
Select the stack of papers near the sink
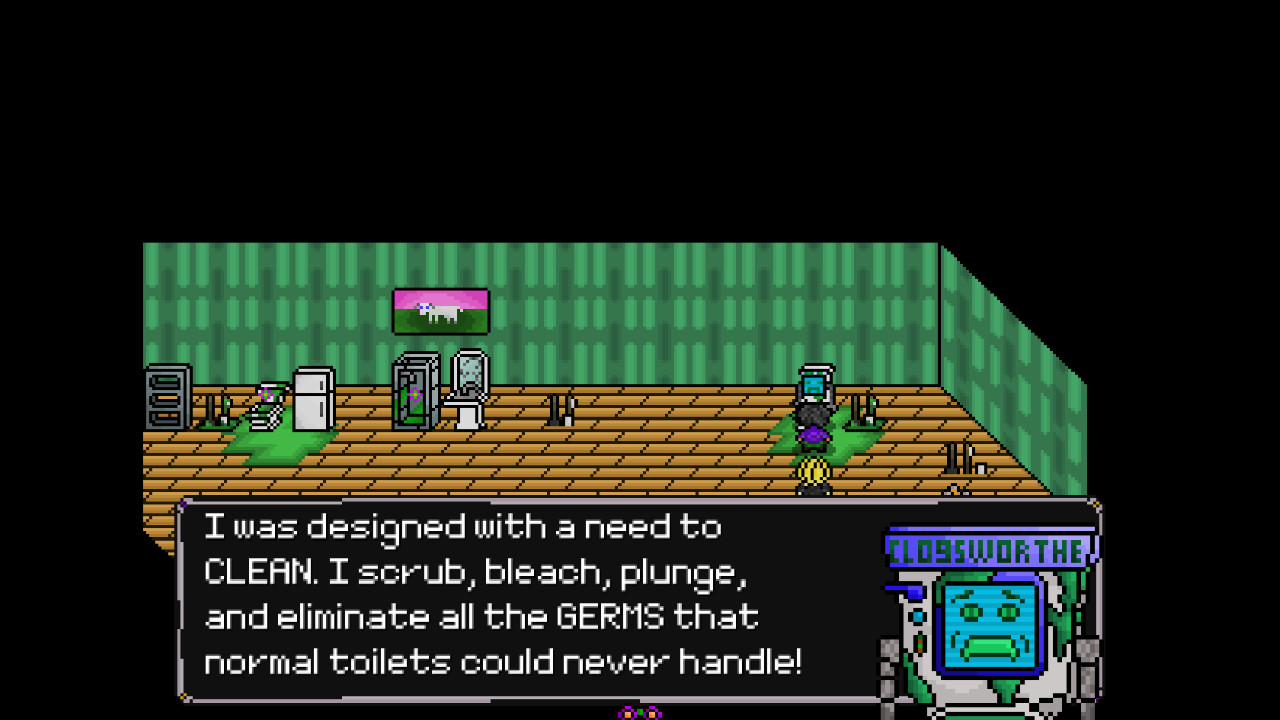263,417
